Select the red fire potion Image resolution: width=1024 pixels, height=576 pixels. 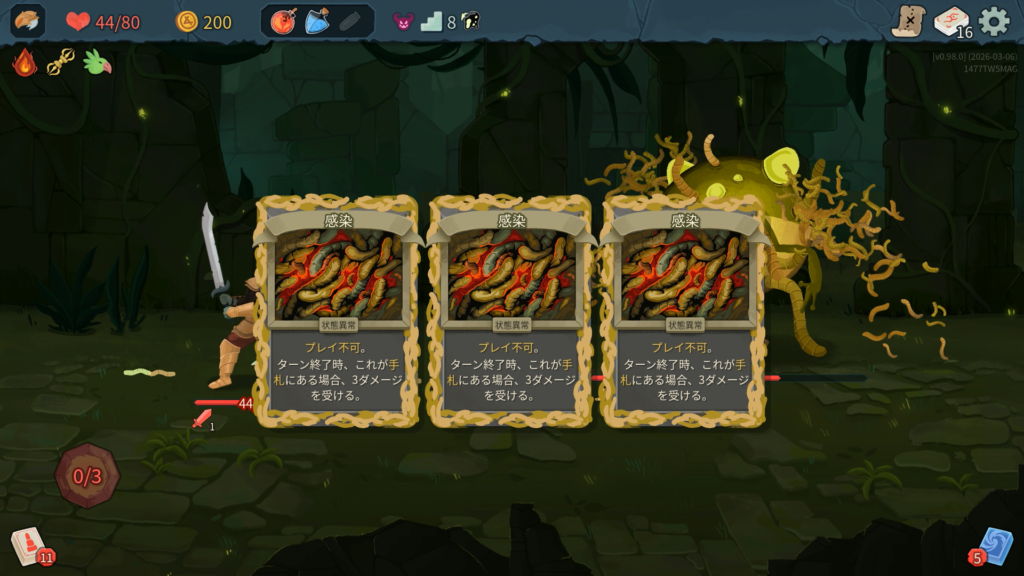pos(284,21)
